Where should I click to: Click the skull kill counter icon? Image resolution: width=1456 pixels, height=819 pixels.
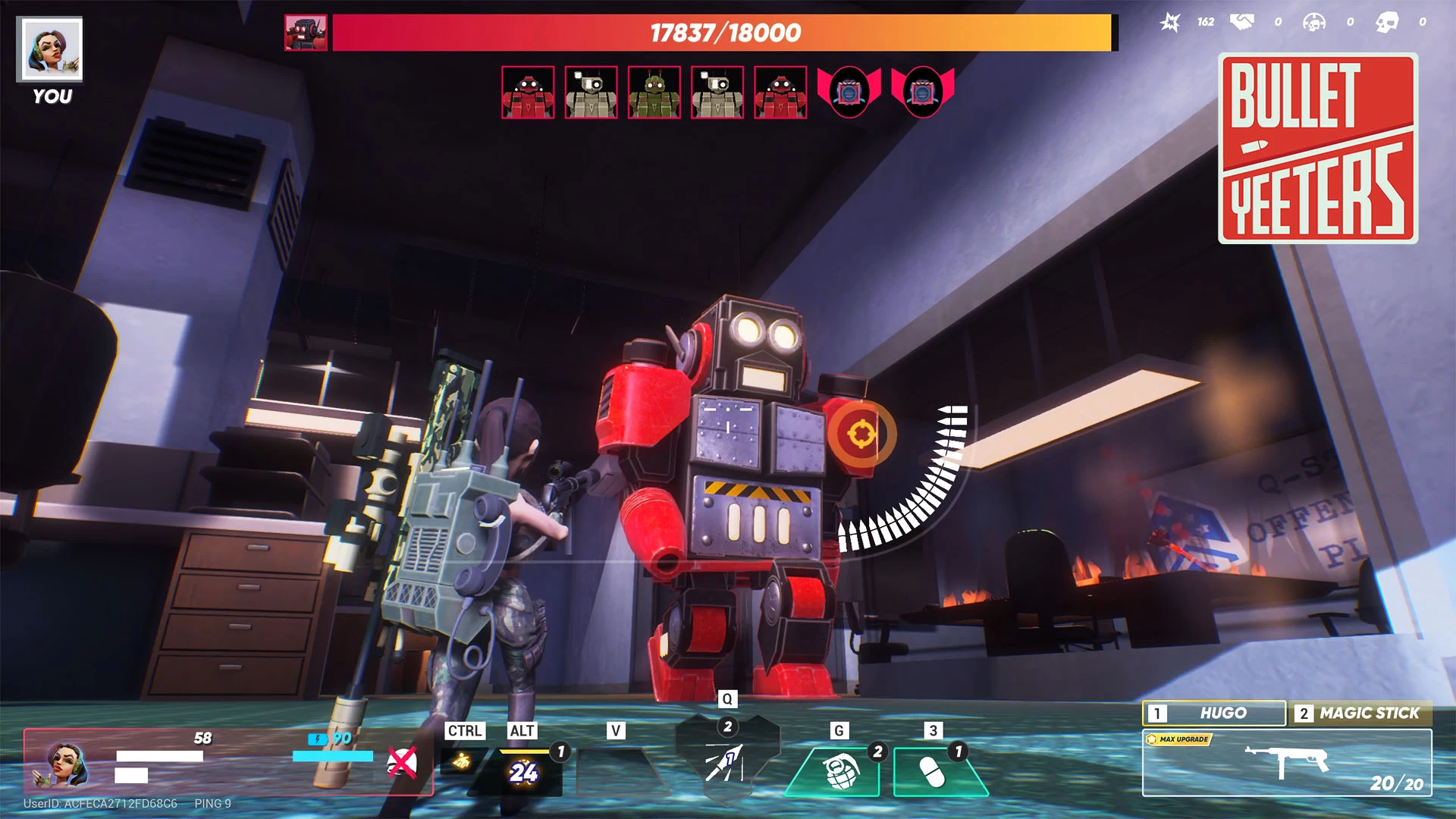click(x=1387, y=22)
